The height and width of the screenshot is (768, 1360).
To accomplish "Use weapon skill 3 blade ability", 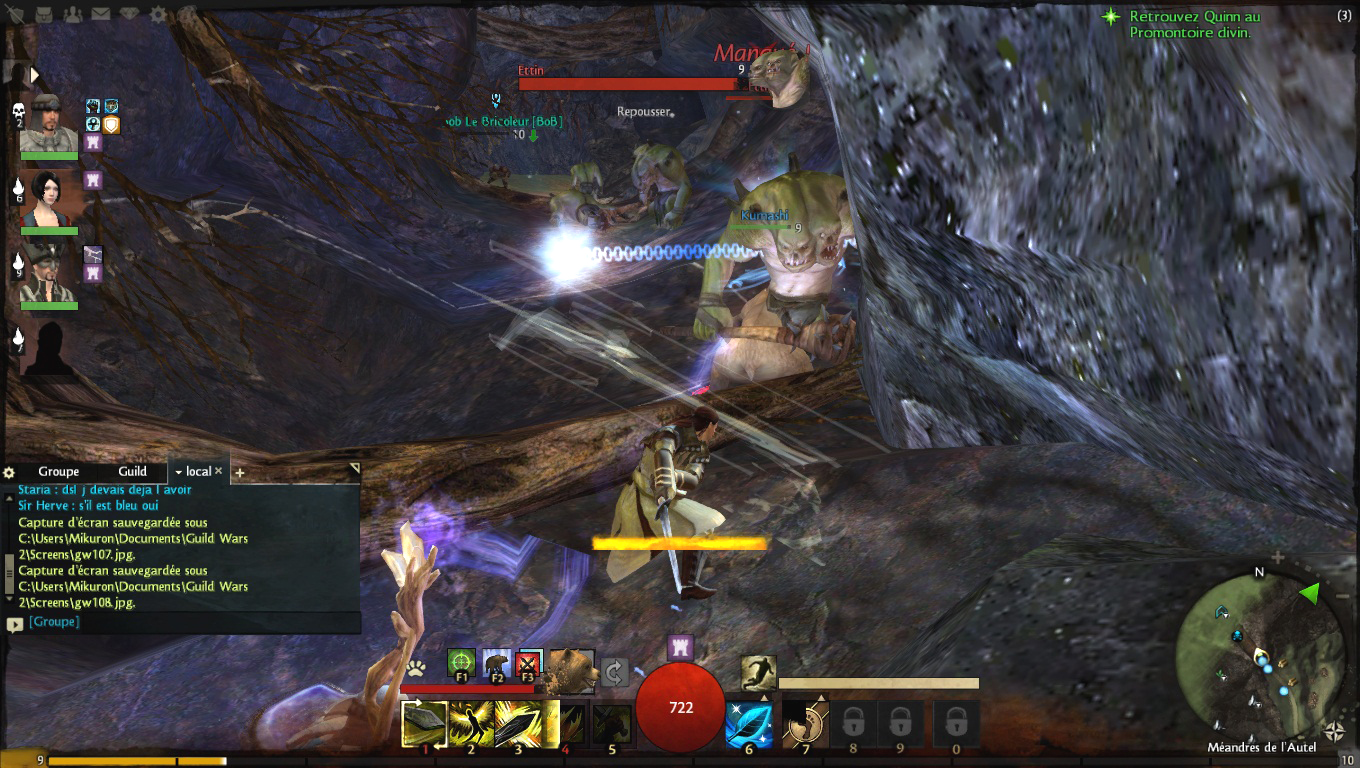I will click(x=517, y=725).
